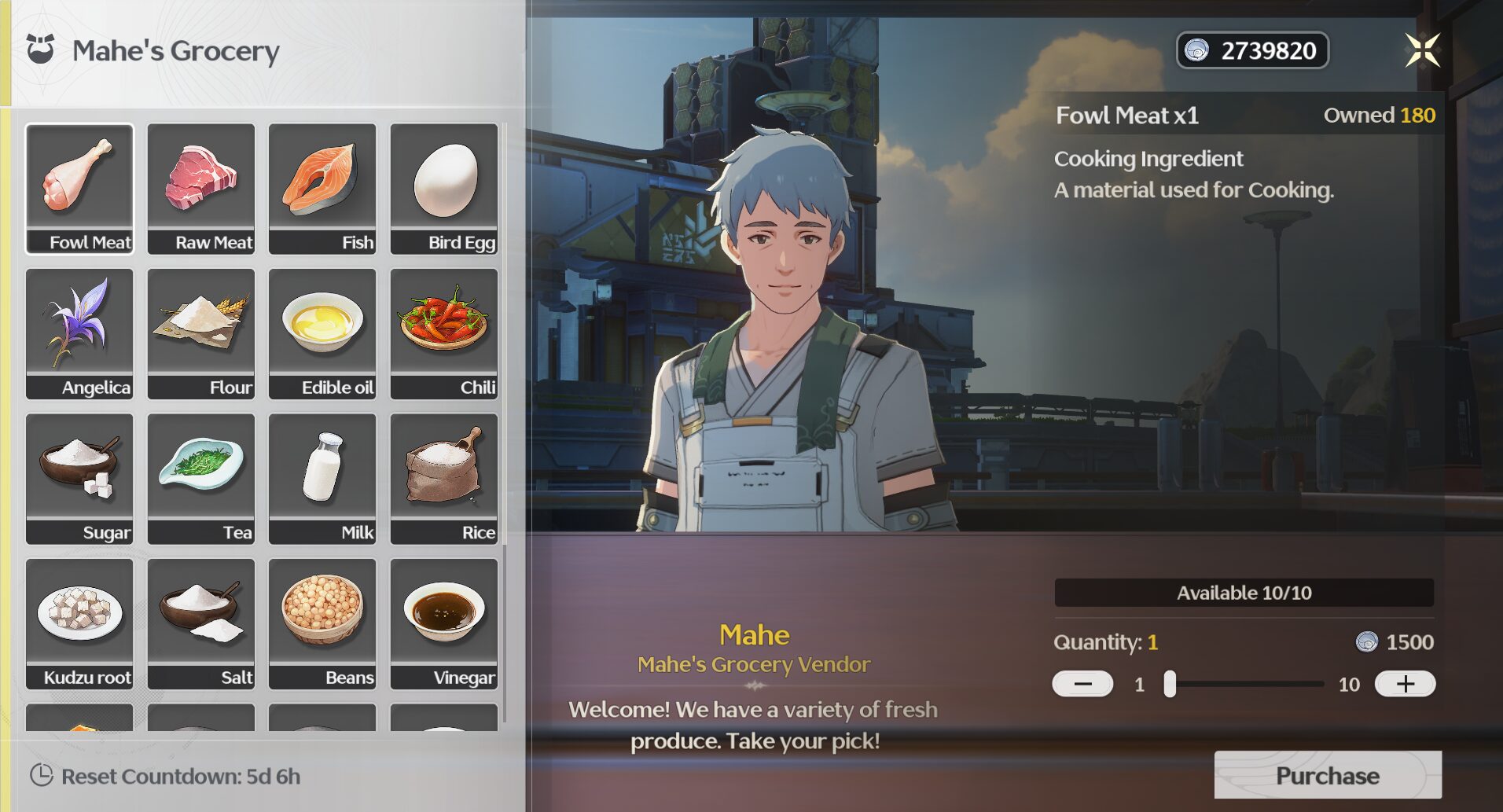This screenshot has height=812, width=1503.
Task: Click the Kudzu root item
Action: (x=79, y=623)
